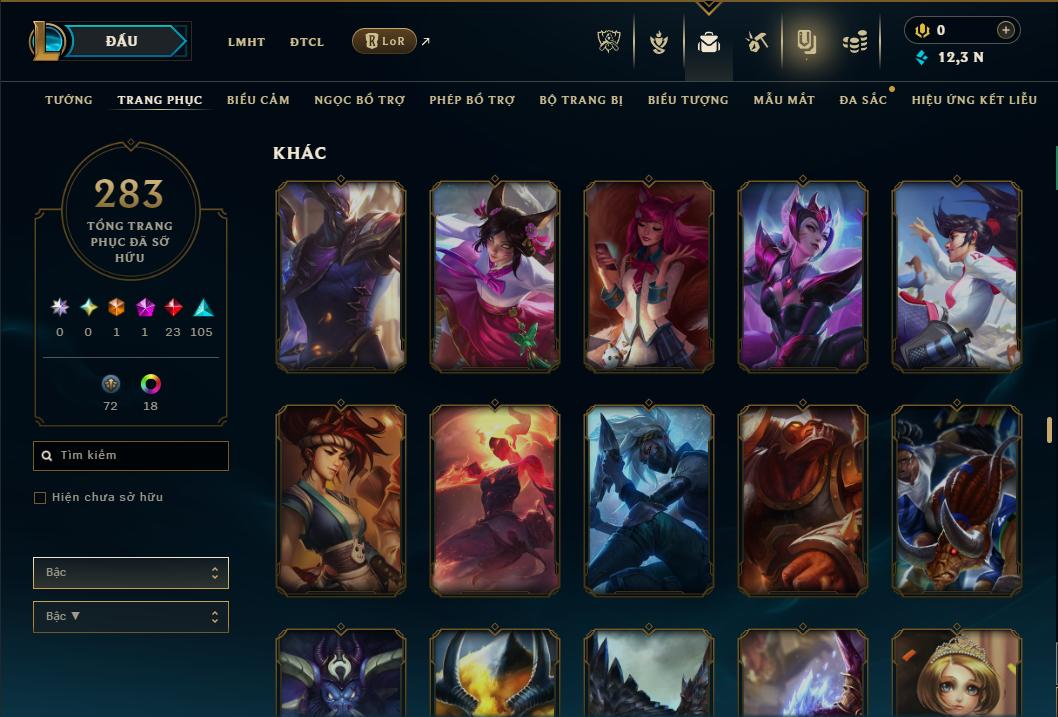Go to the PHÉP BỔ TRỢ tab
The height and width of the screenshot is (717, 1058).
pos(472,100)
